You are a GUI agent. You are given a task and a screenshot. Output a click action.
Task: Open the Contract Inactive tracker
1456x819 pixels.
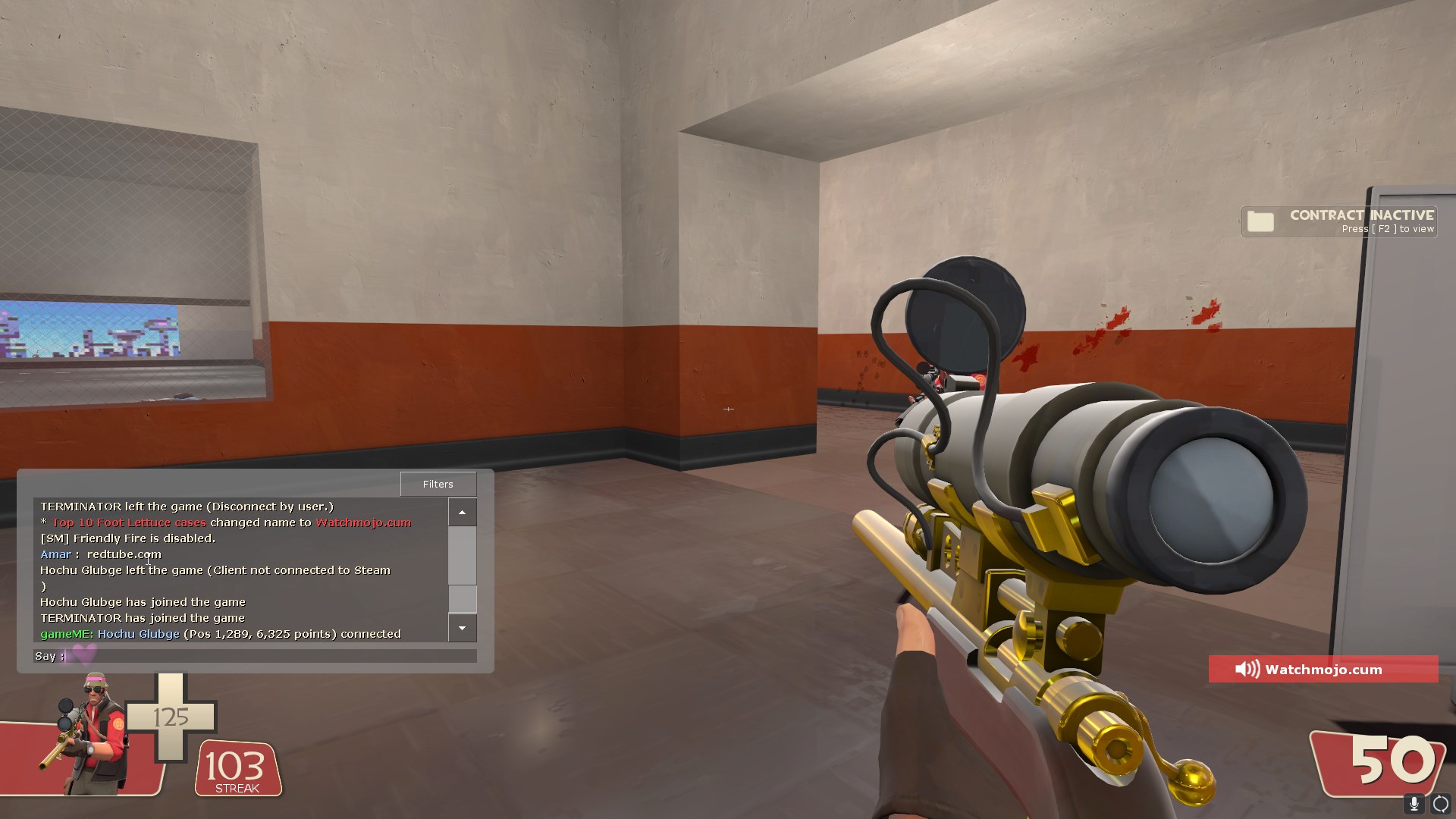point(1339,221)
